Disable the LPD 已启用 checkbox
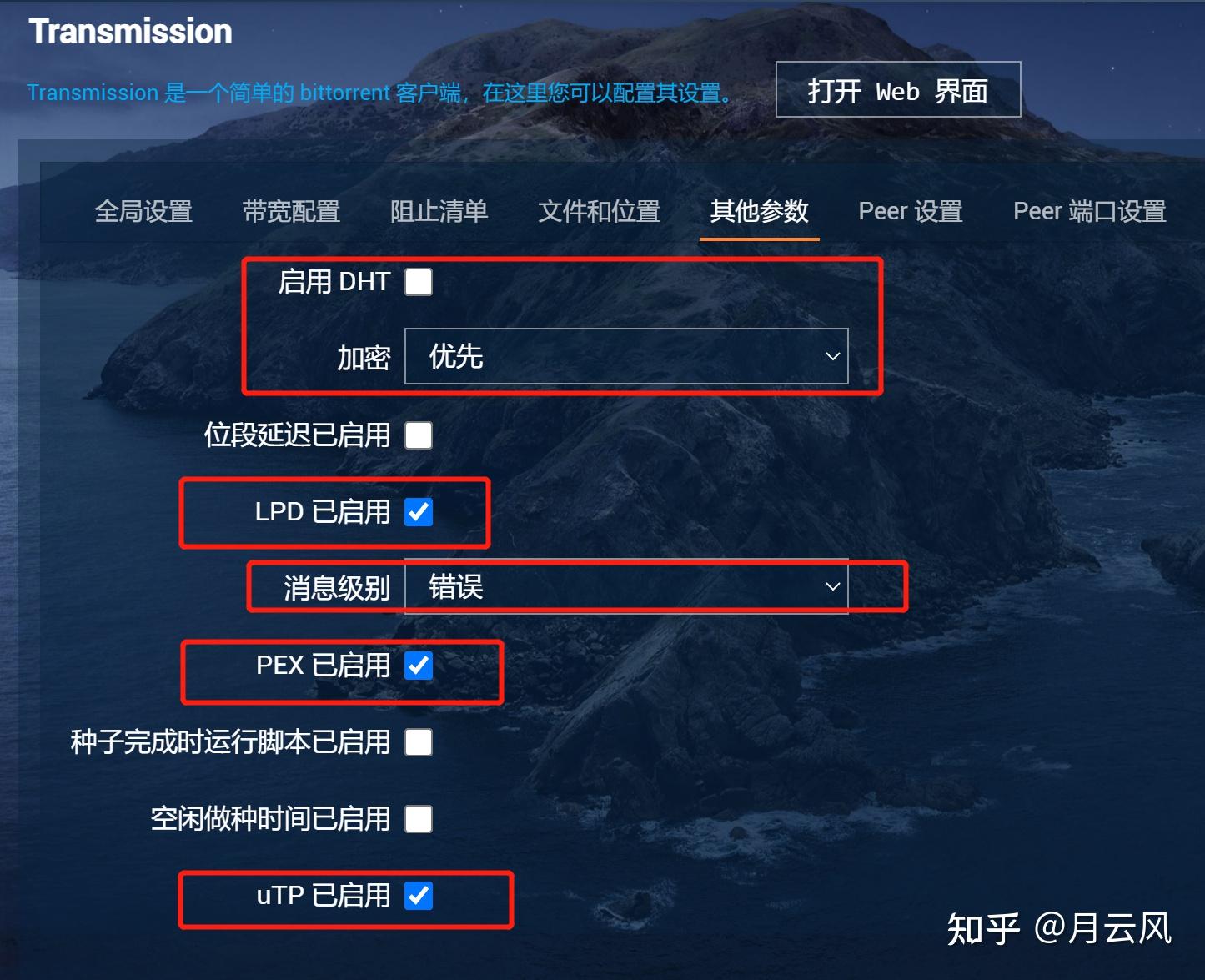 [x=418, y=512]
